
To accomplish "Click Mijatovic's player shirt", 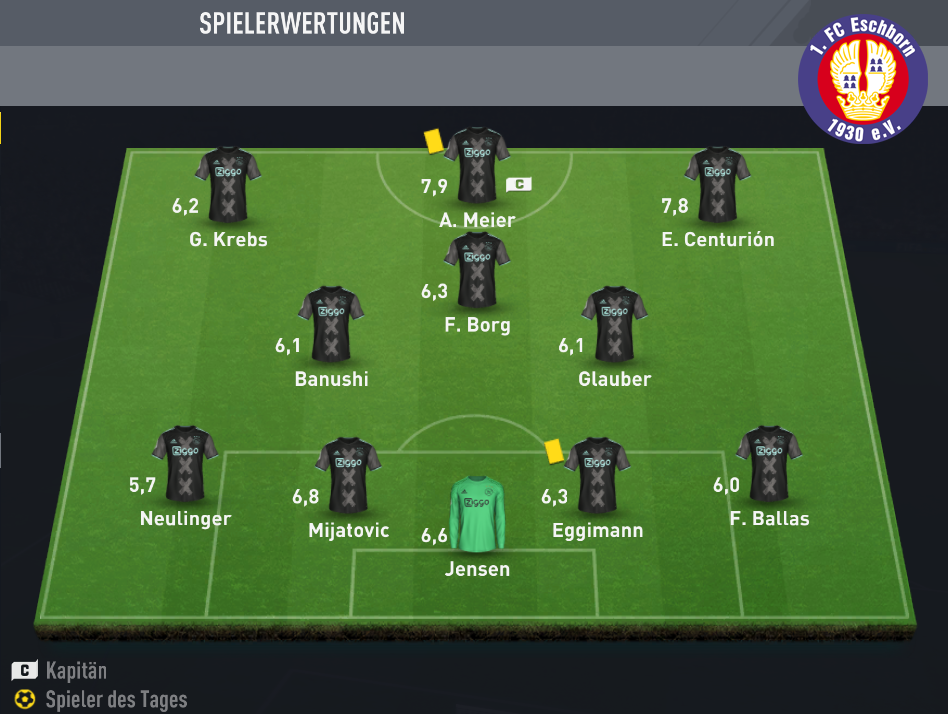I will (348, 474).
